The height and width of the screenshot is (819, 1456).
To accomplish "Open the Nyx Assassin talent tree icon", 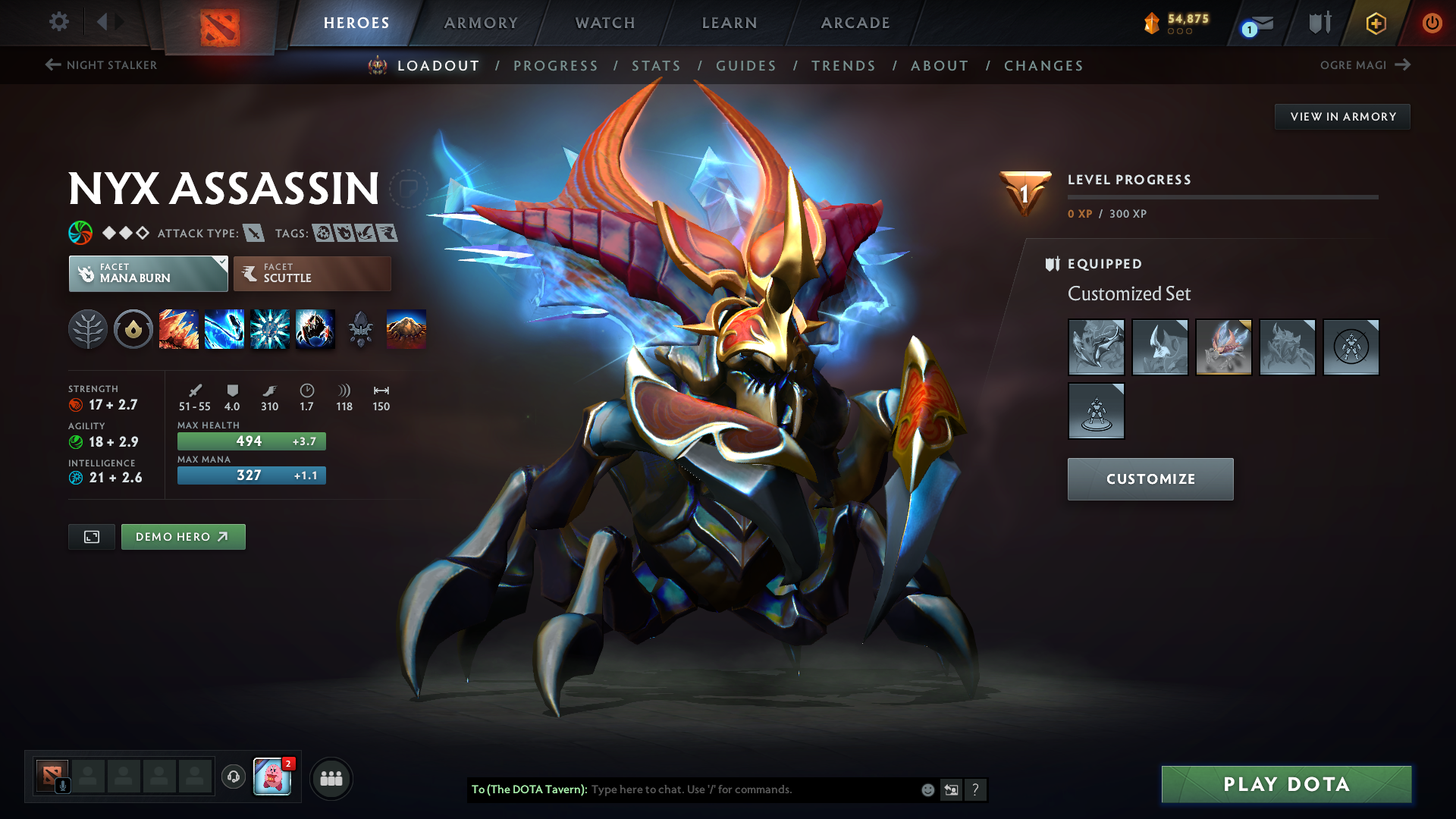I will coord(88,329).
